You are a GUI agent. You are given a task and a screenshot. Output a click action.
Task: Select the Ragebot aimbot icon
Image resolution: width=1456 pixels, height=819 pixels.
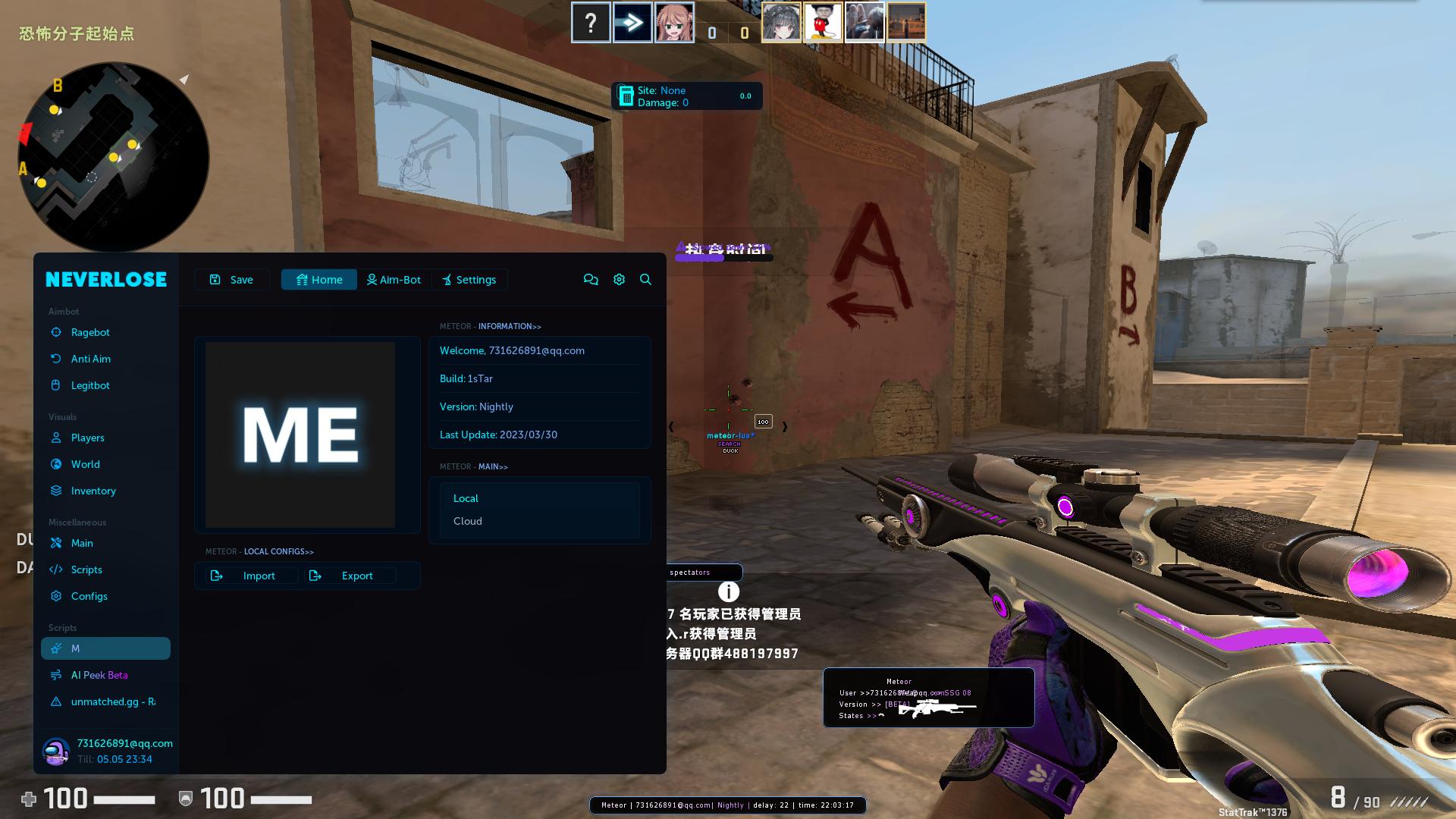pyautogui.click(x=56, y=332)
